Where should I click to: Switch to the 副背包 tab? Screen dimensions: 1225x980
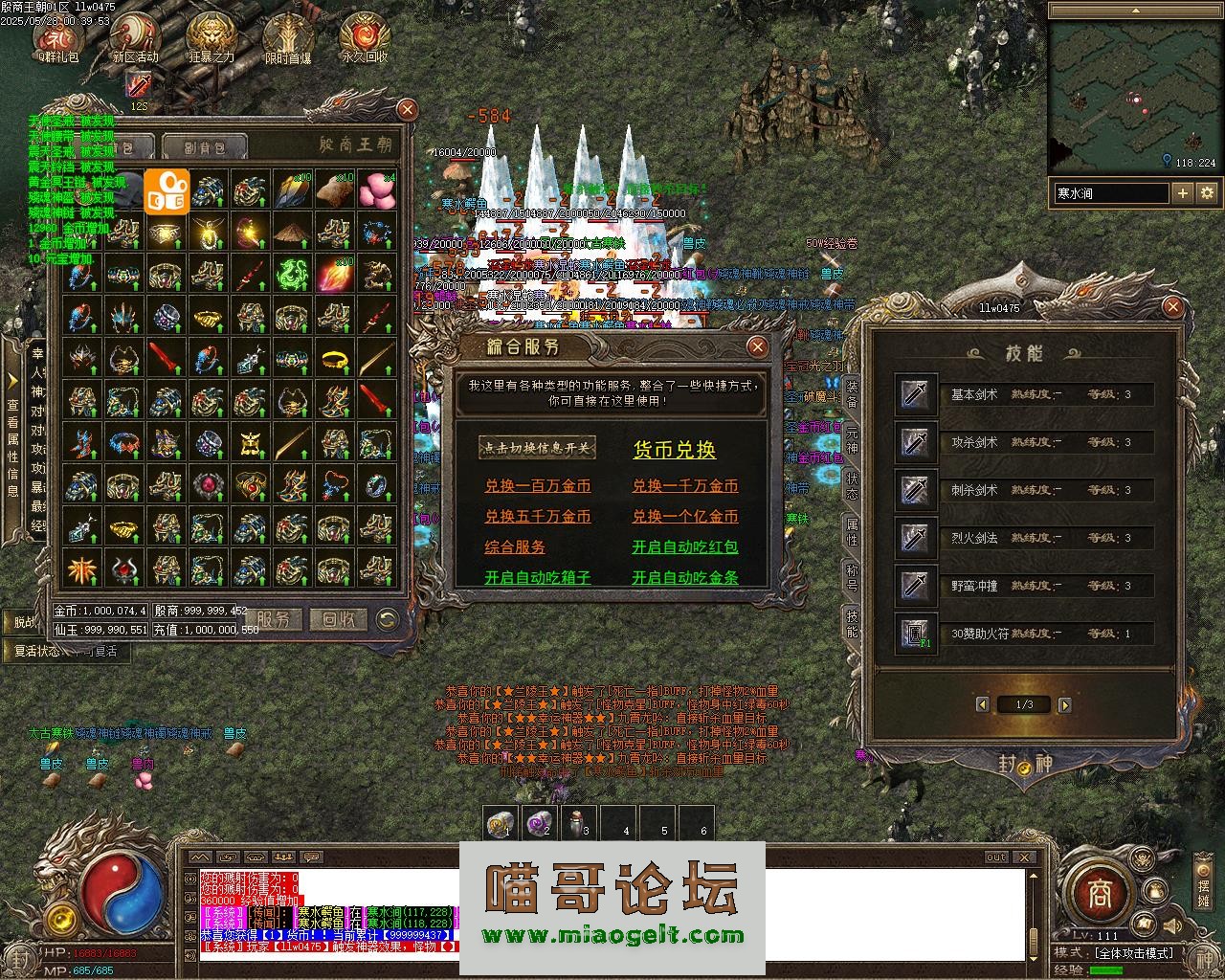pyautogui.click(x=203, y=148)
